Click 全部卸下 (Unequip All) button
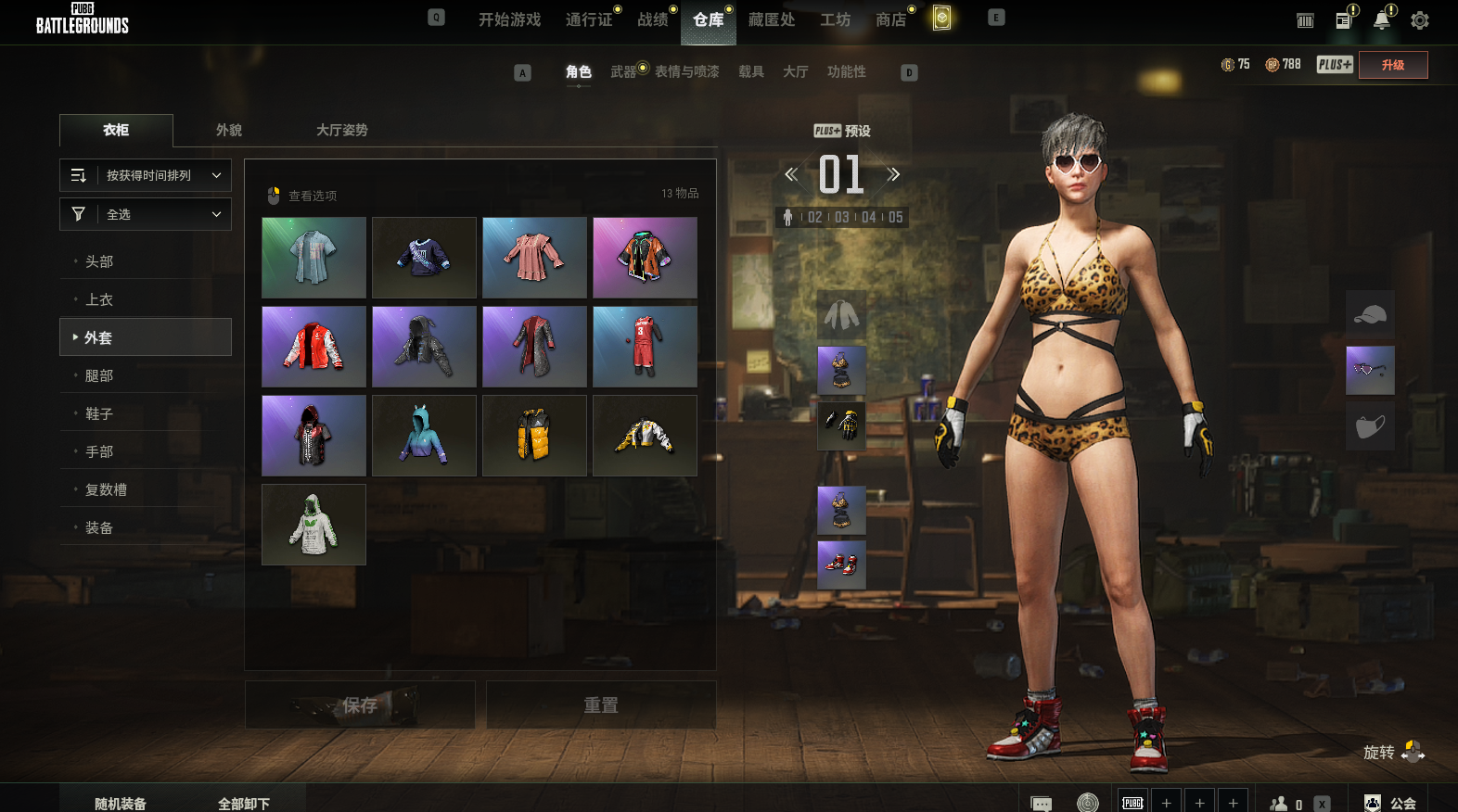Viewport: 1458px width, 812px height. [244, 803]
